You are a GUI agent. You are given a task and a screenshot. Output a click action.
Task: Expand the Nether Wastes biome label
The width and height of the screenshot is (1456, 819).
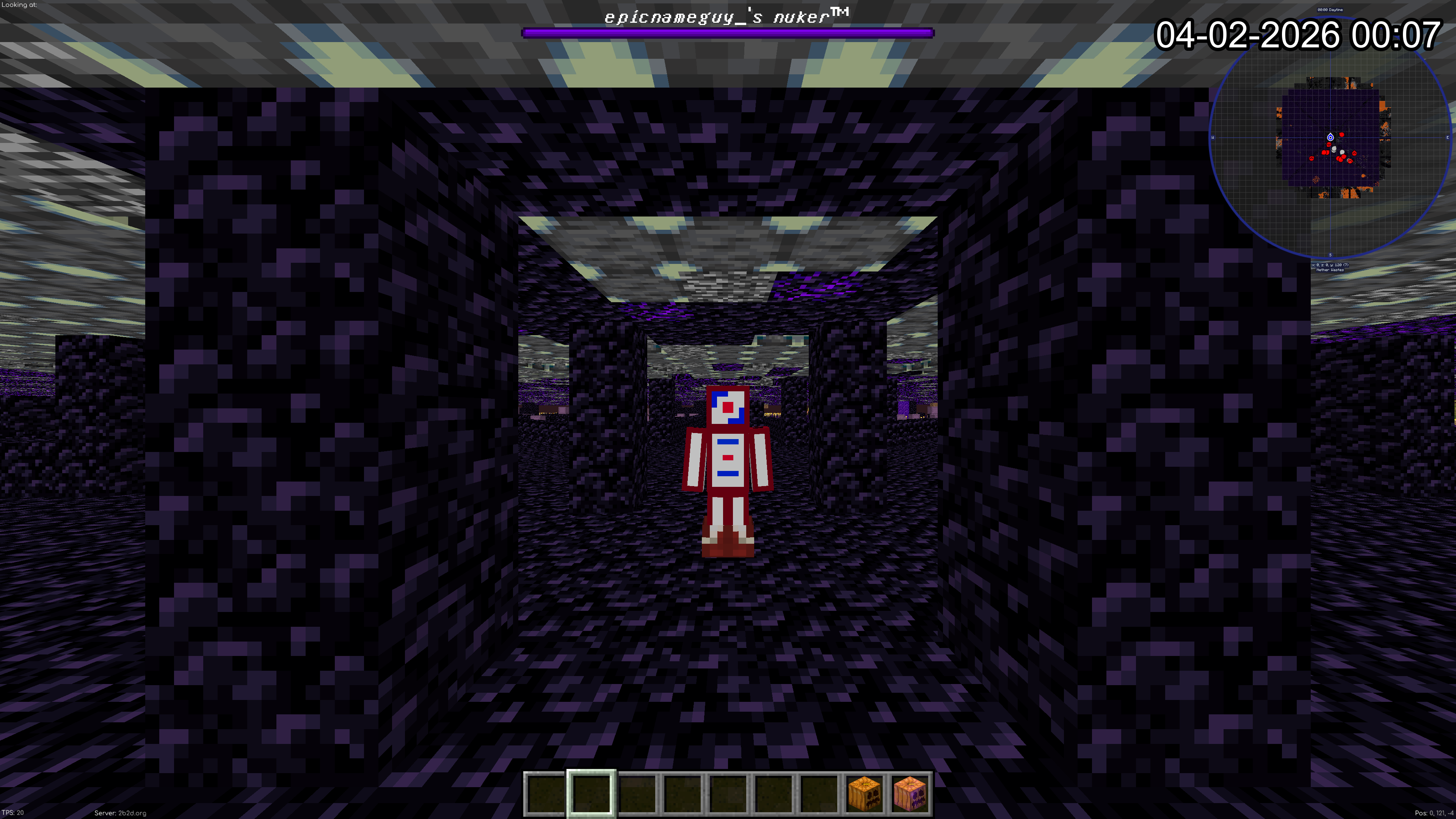(x=1330, y=270)
